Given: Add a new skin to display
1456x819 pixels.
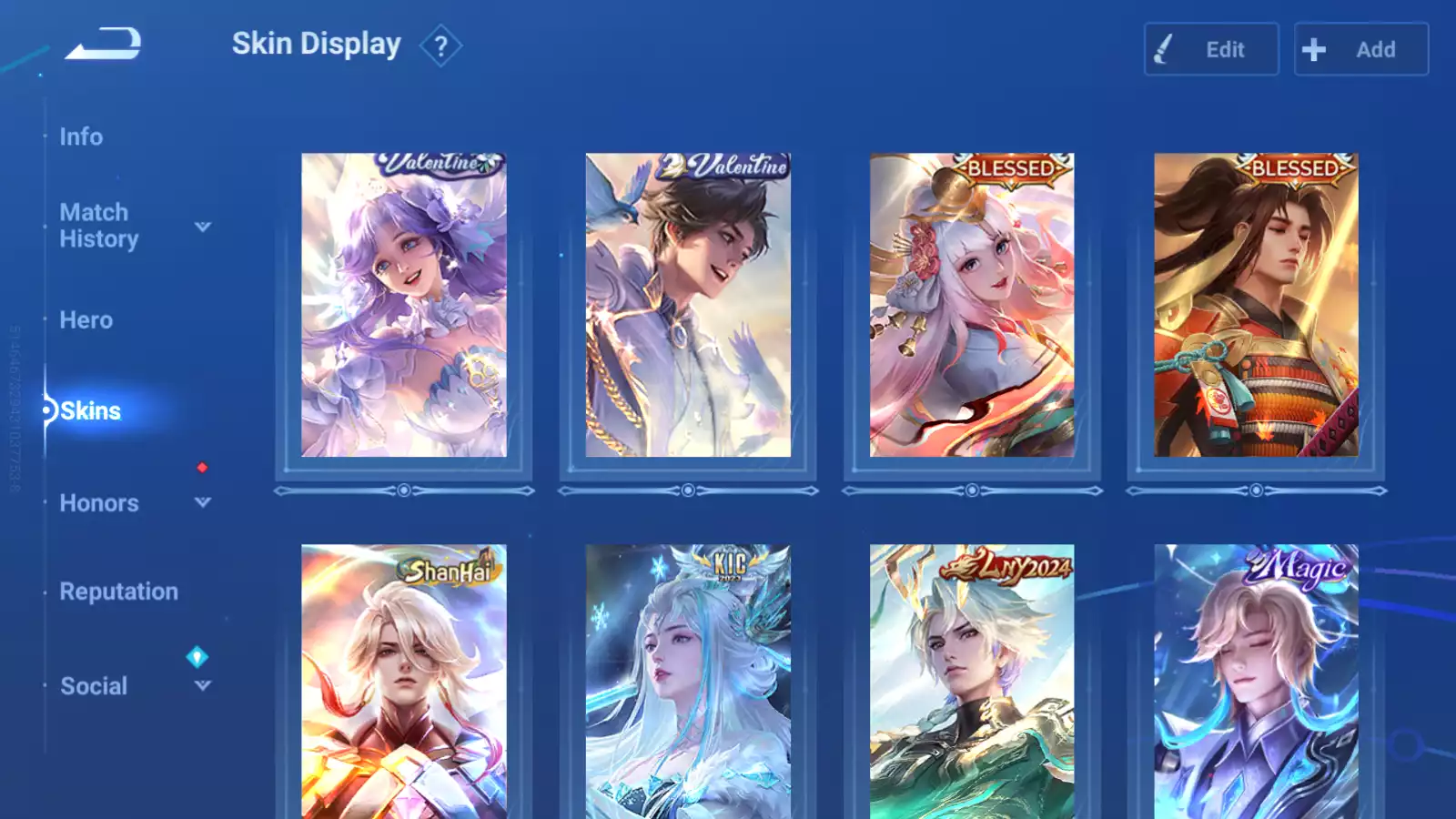Looking at the screenshot, I should point(1360,49).
